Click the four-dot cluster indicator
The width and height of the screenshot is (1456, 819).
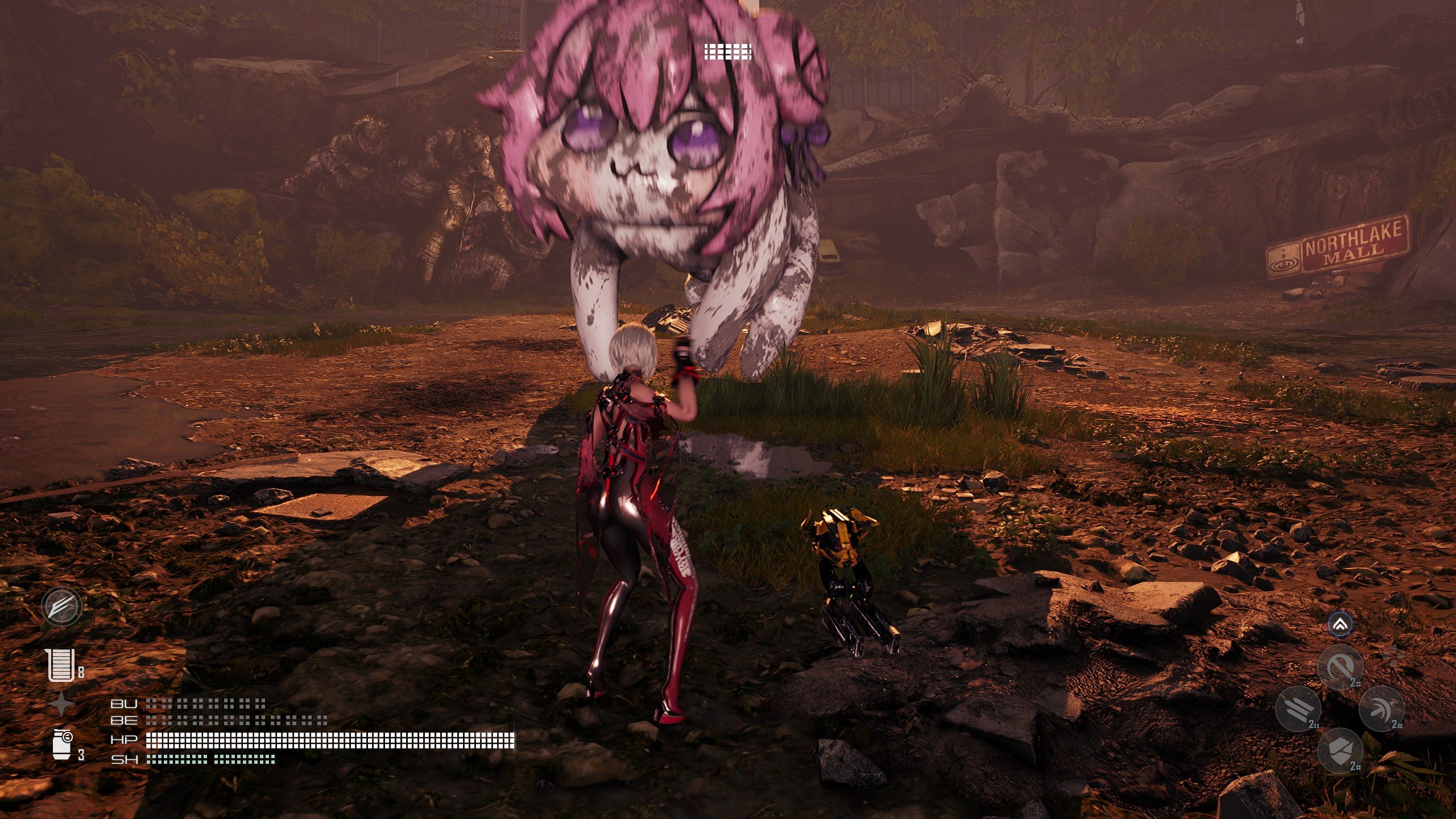coord(1392,656)
